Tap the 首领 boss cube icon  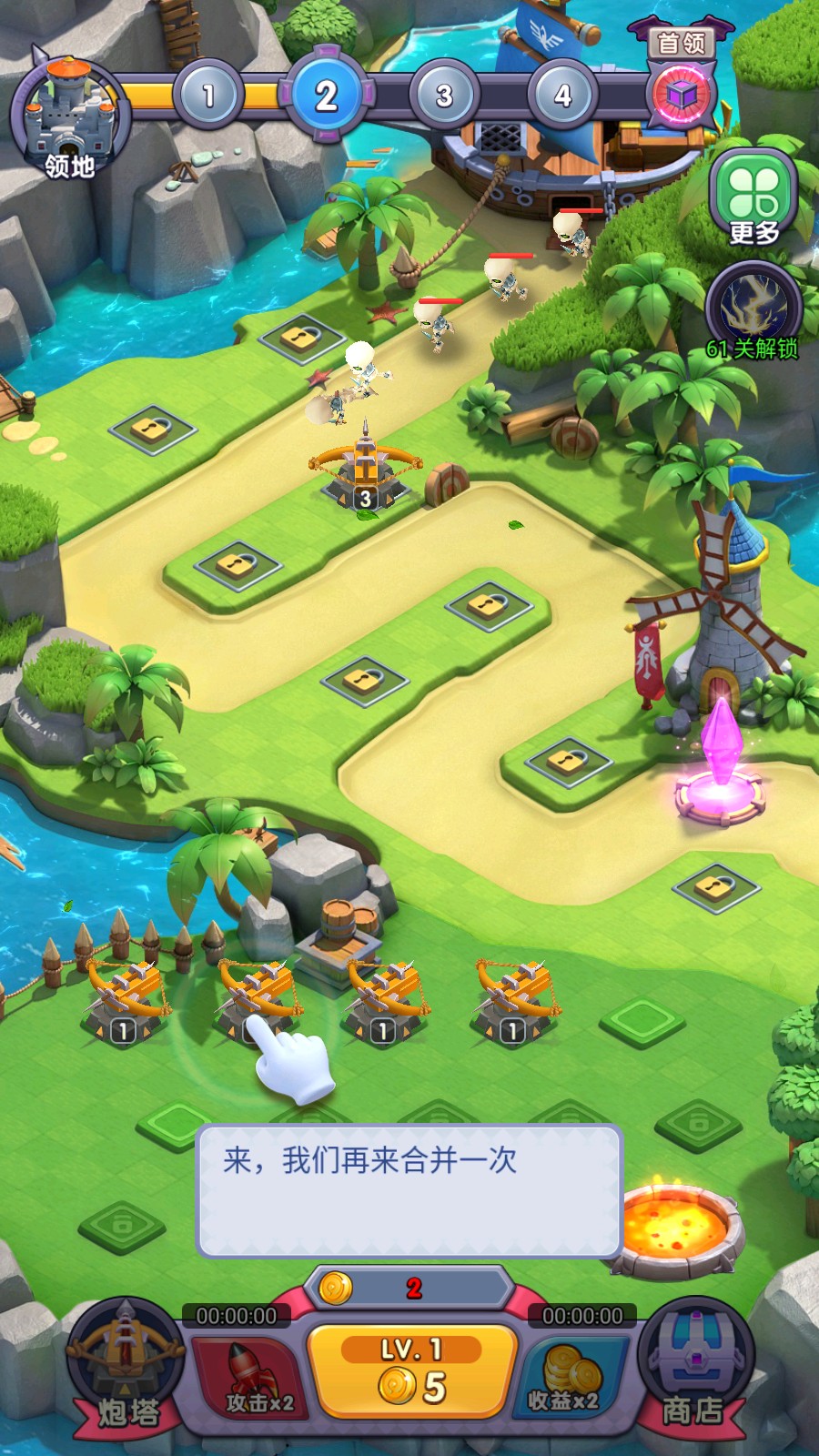[x=682, y=94]
